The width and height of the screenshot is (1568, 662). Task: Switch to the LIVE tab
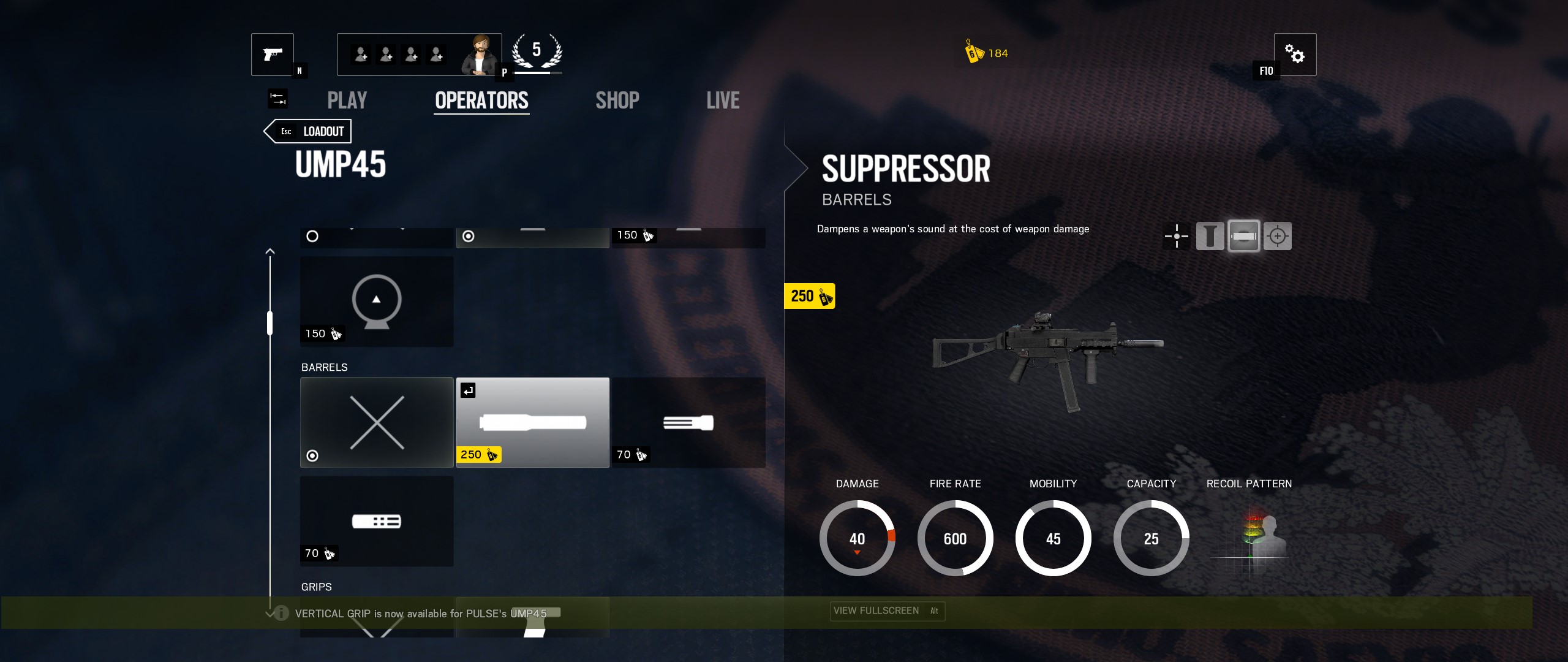[723, 101]
